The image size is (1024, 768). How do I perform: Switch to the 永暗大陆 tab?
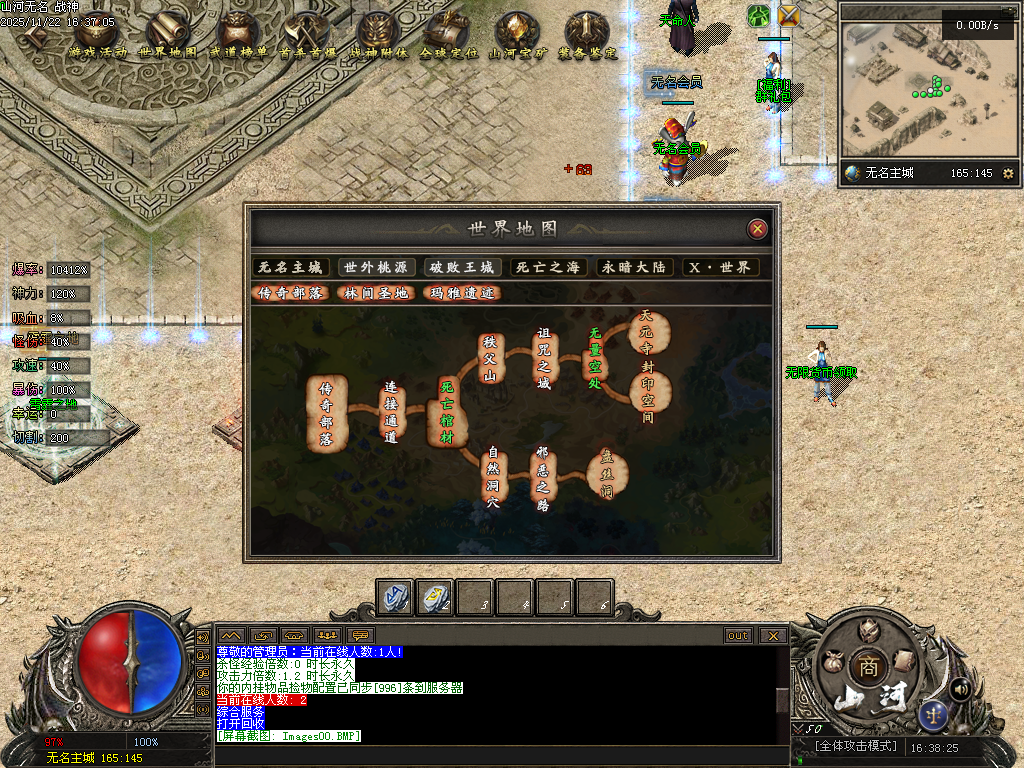pos(633,268)
